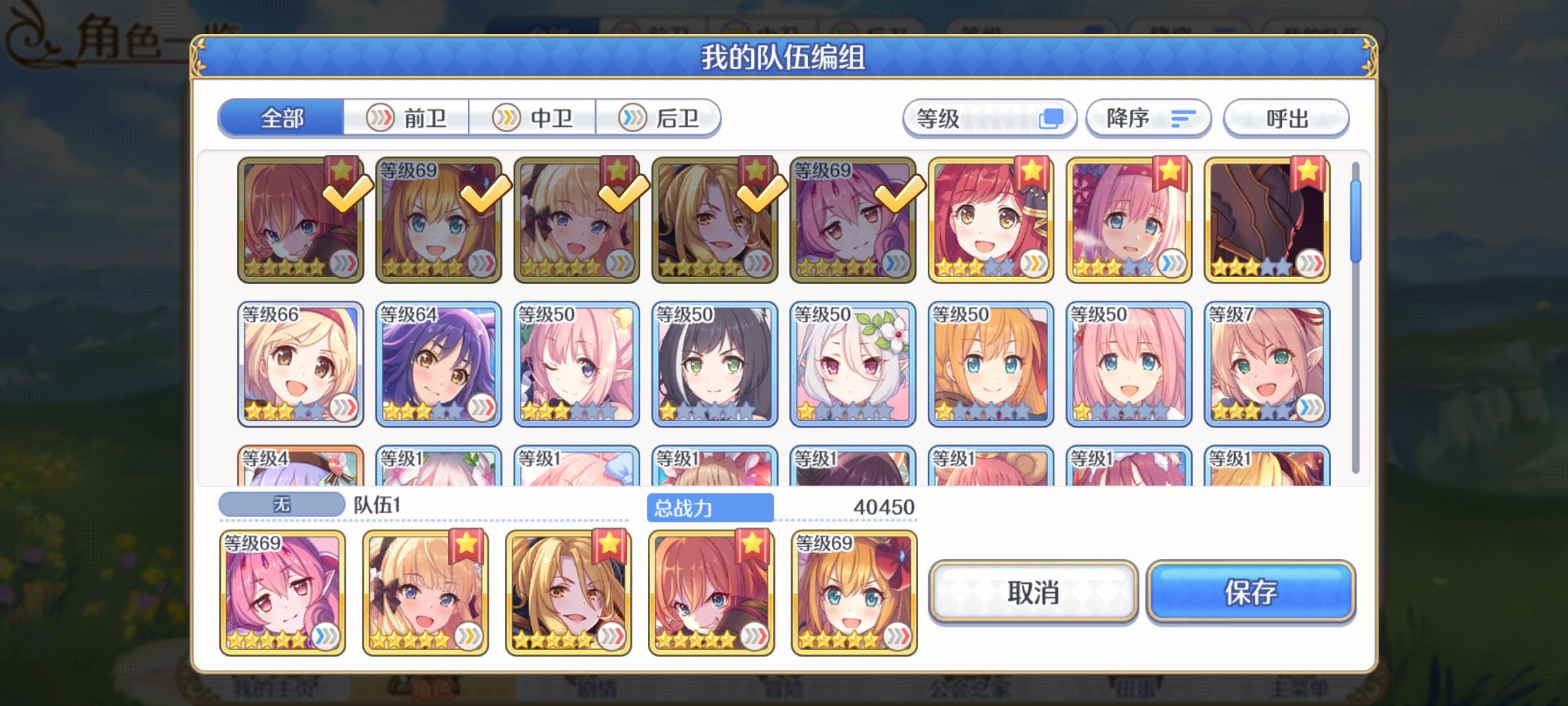Open the 等级 sorting dropdown
The image size is (1568, 706).
tap(988, 118)
